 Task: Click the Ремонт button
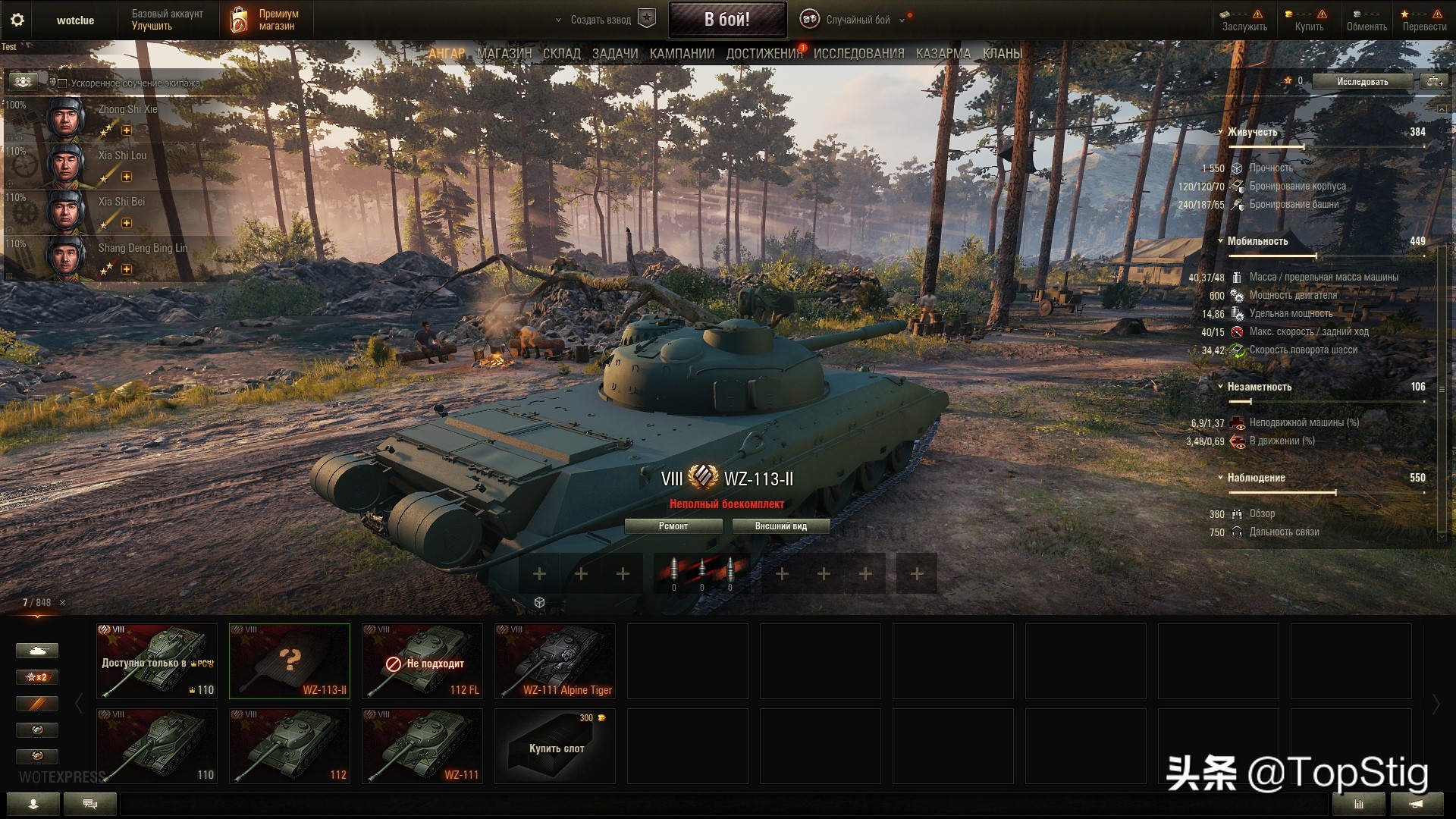click(x=673, y=526)
